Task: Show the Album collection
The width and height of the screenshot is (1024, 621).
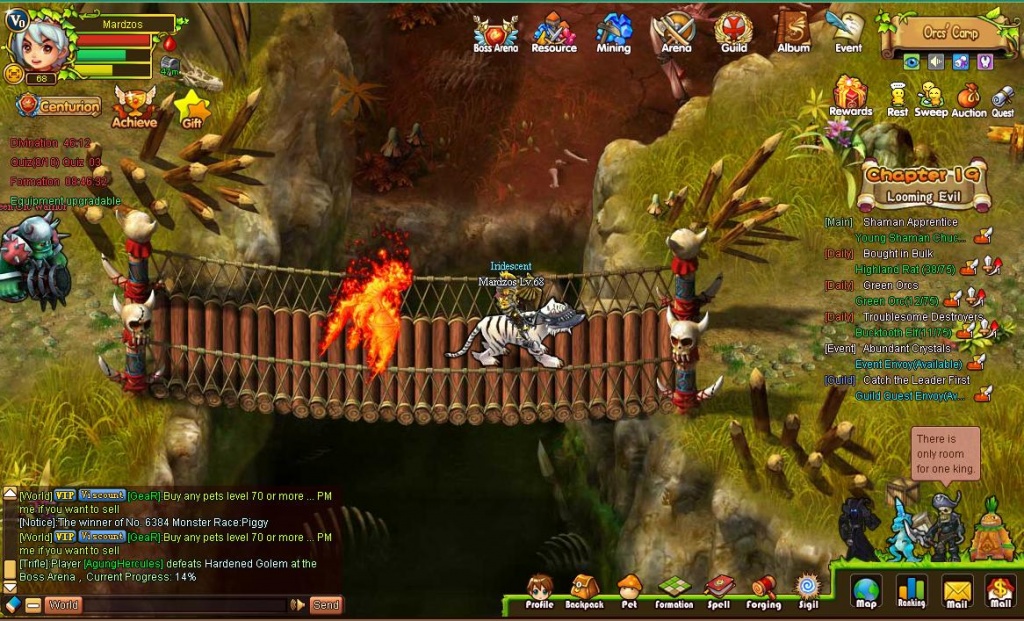Action: point(793,32)
